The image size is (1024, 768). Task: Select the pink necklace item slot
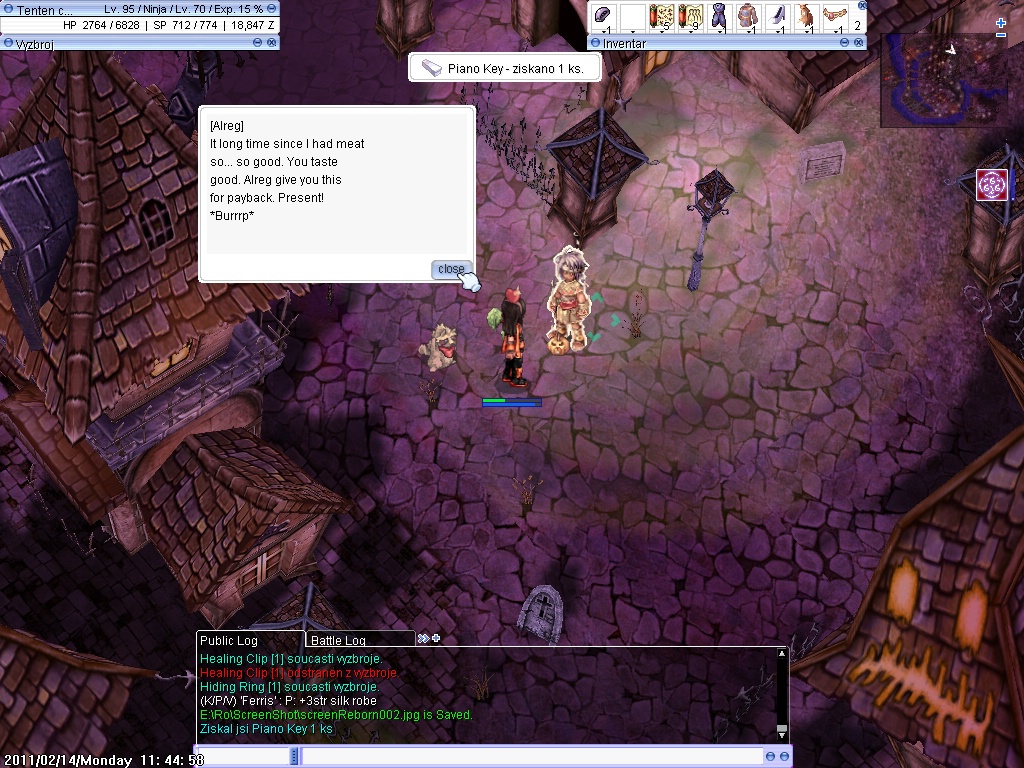[834, 17]
